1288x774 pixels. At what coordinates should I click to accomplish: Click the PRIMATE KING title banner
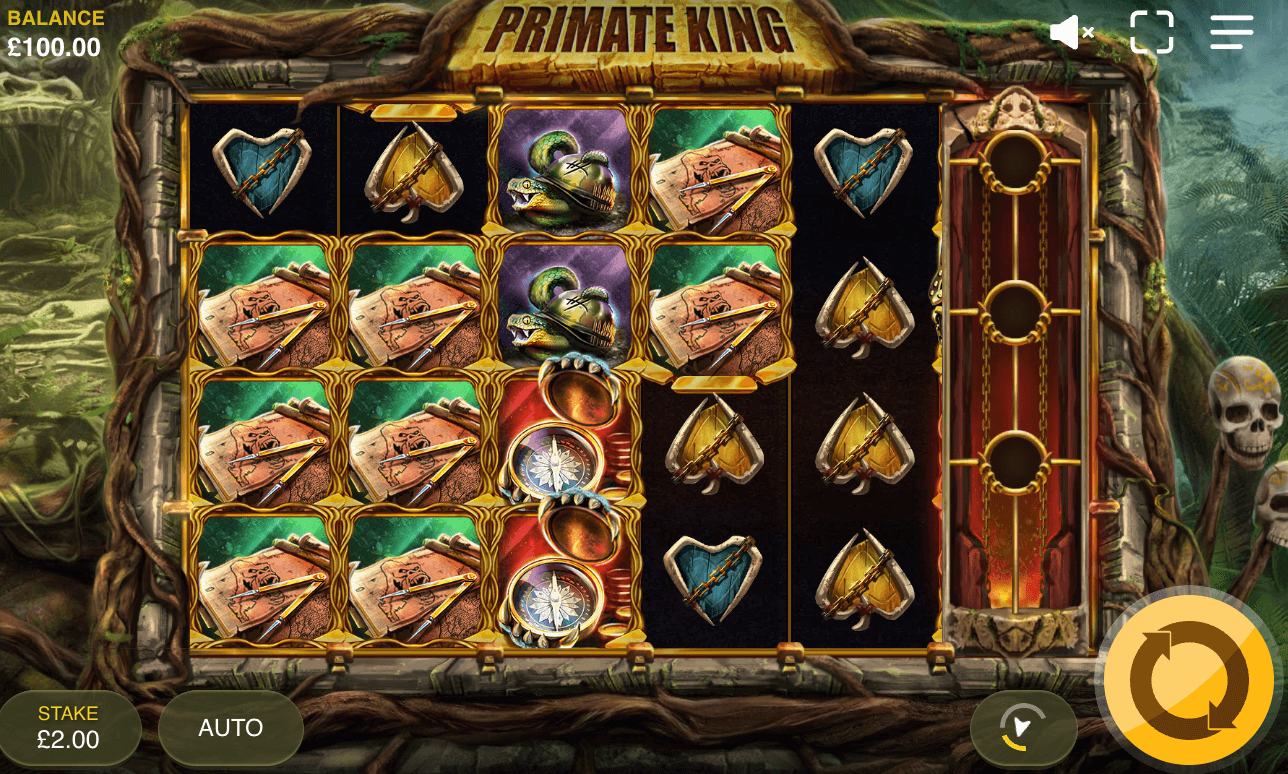tap(640, 32)
